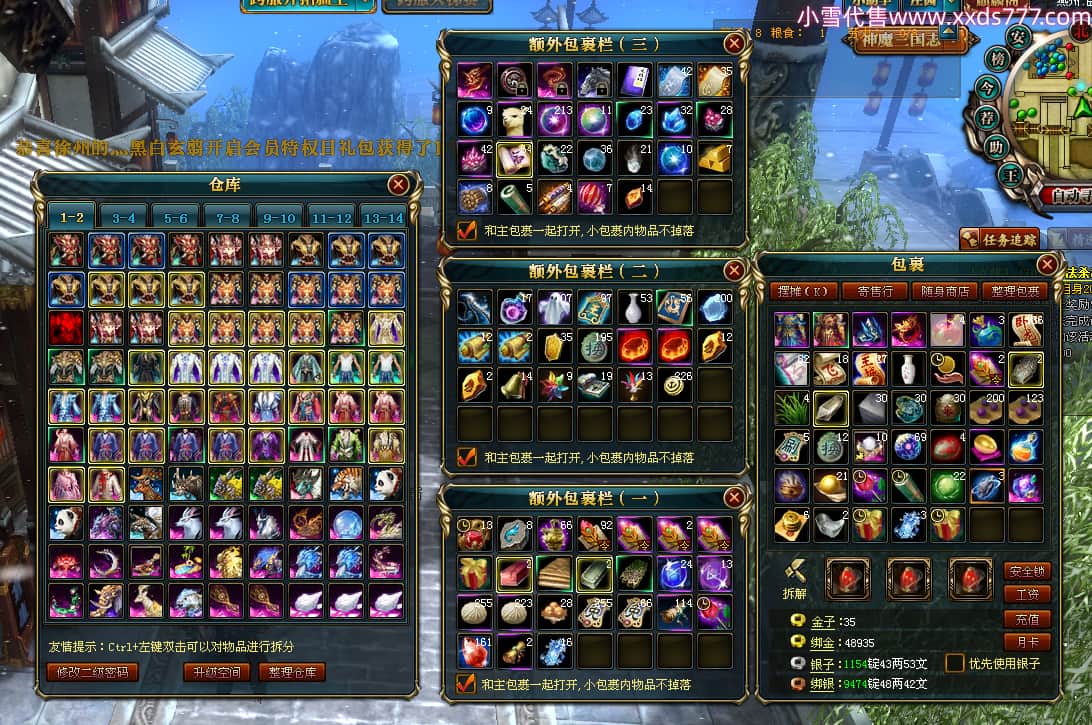Tick the 优先使用银子 checkbox

(955, 663)
